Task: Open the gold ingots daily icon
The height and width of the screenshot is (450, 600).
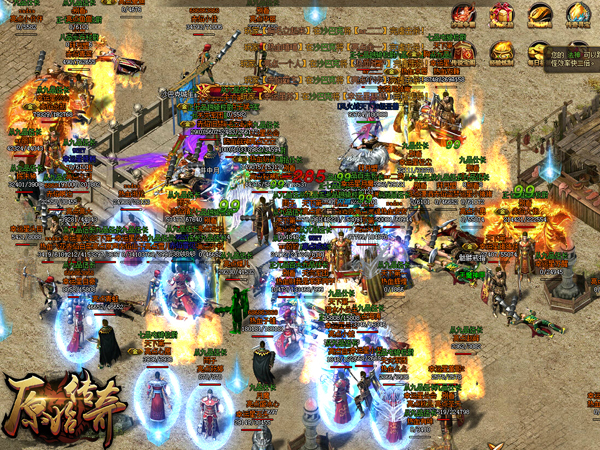Action: (x=536, y=52)
